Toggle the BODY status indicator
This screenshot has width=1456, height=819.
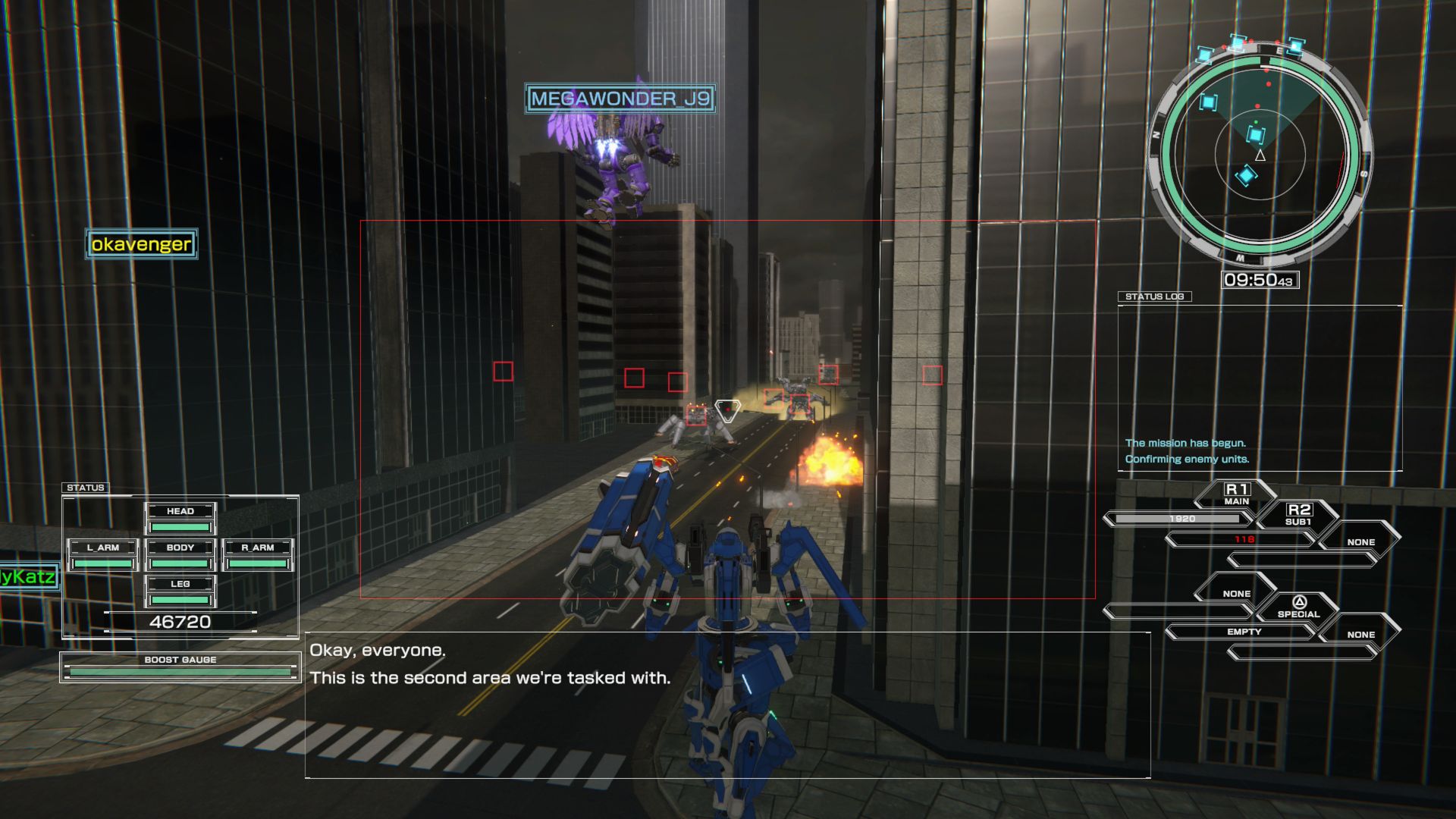(x=180, y=547)
